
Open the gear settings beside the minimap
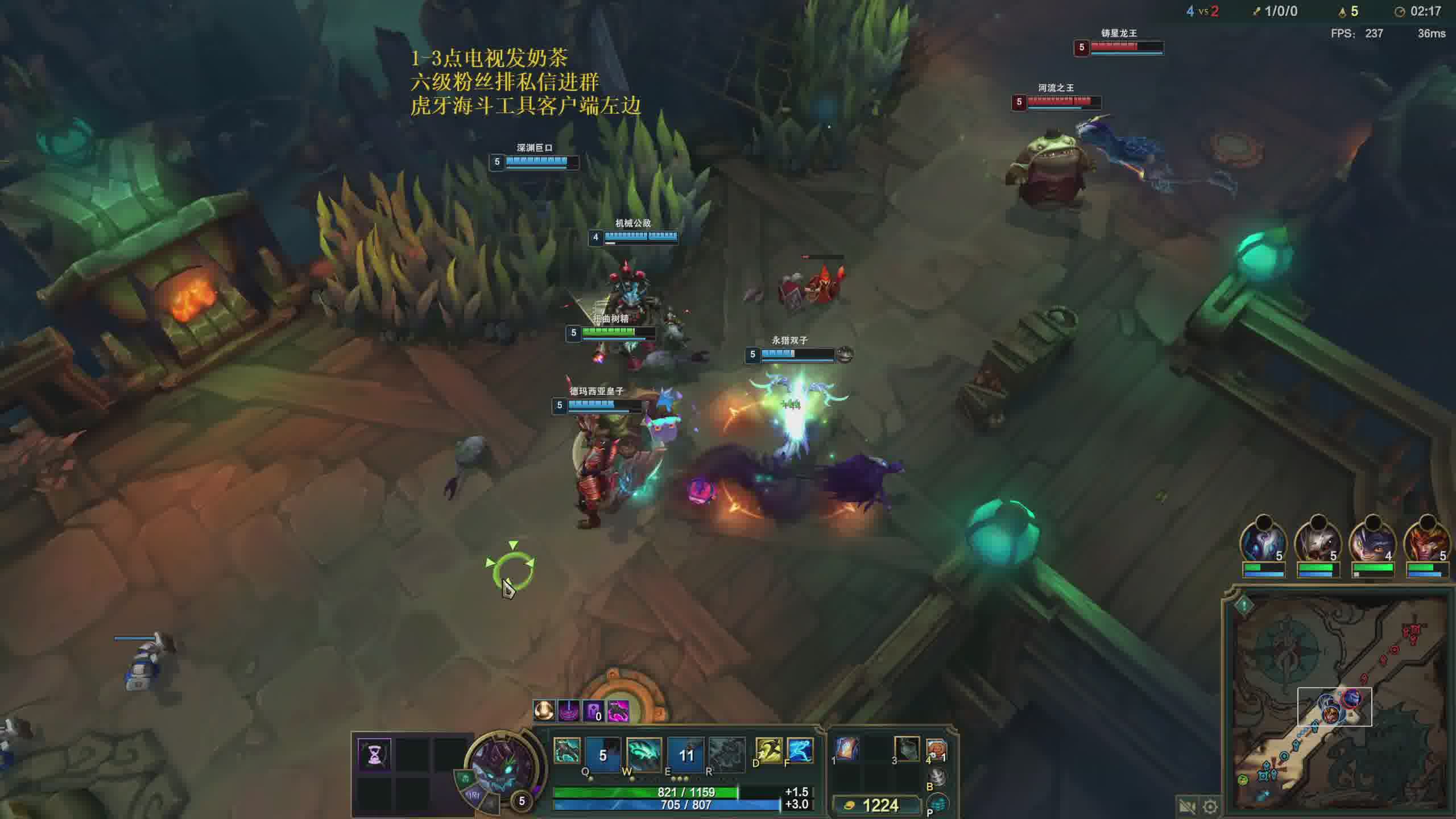coord(1210,806)
